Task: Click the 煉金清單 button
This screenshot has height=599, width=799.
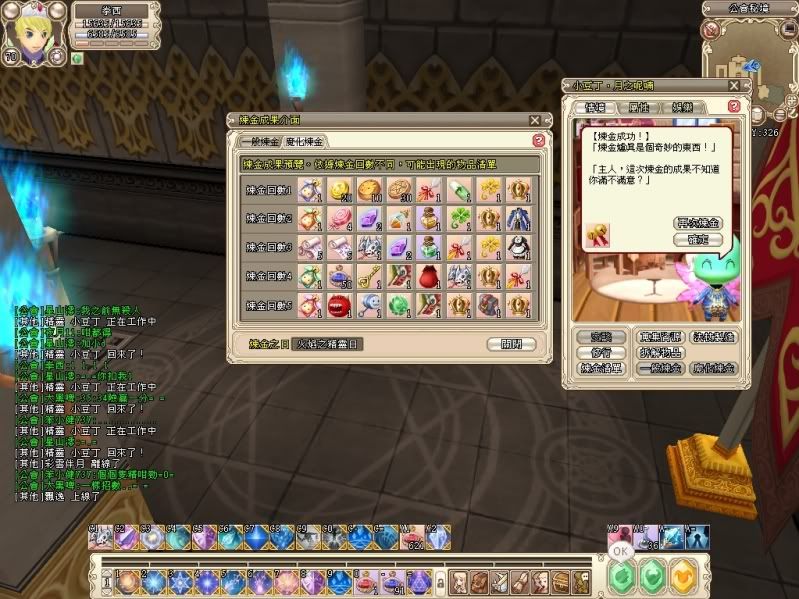Action: [601, 368]
